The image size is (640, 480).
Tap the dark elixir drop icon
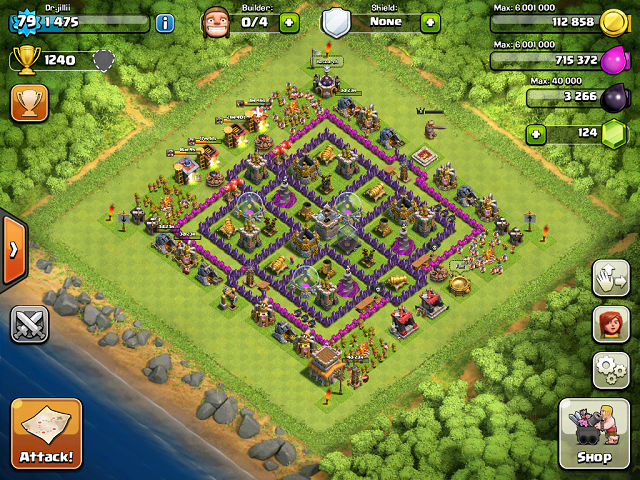[612, 97]
